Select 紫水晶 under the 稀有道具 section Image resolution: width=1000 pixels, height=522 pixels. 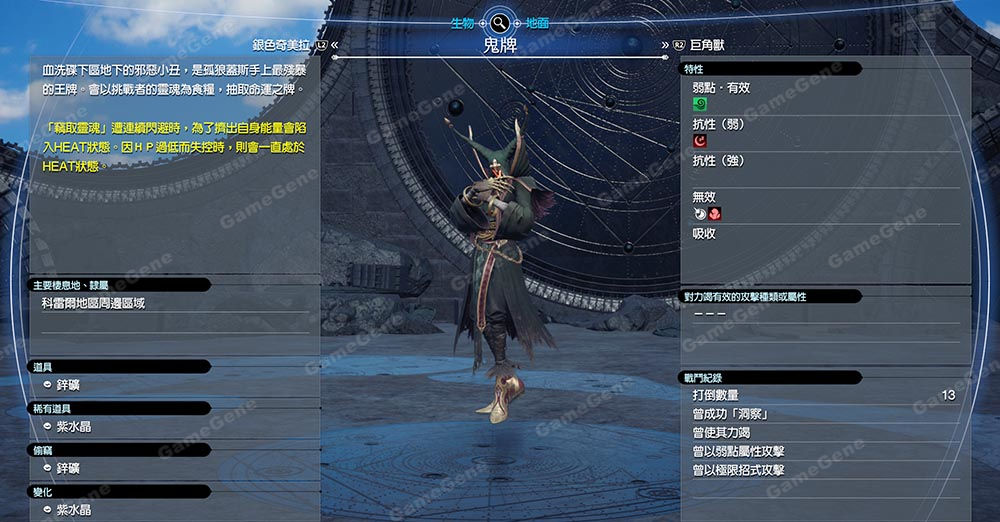[75, 427]
